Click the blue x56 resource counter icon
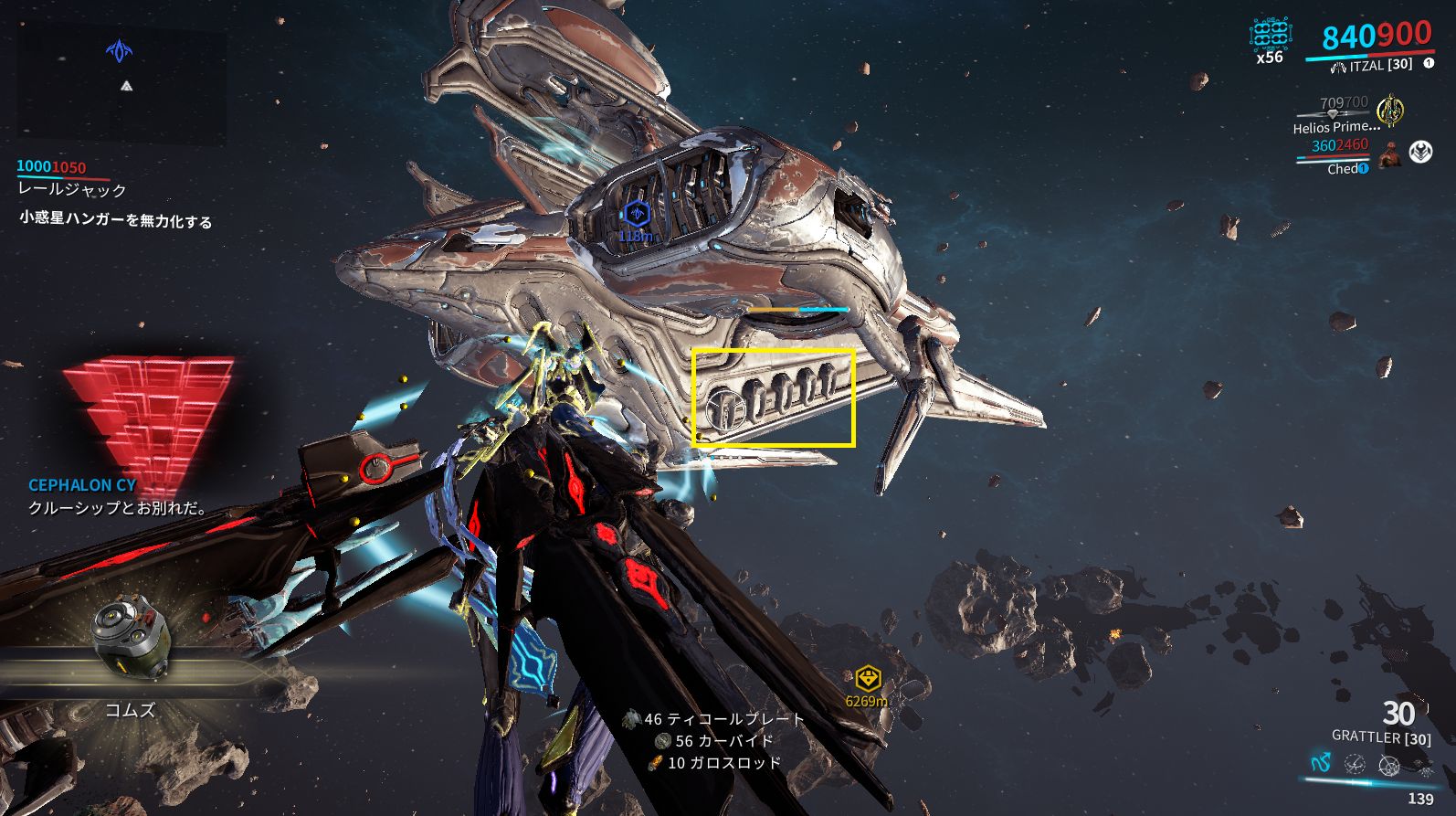This screenshot has width=1456, height=816. [x=1270, y=37]
